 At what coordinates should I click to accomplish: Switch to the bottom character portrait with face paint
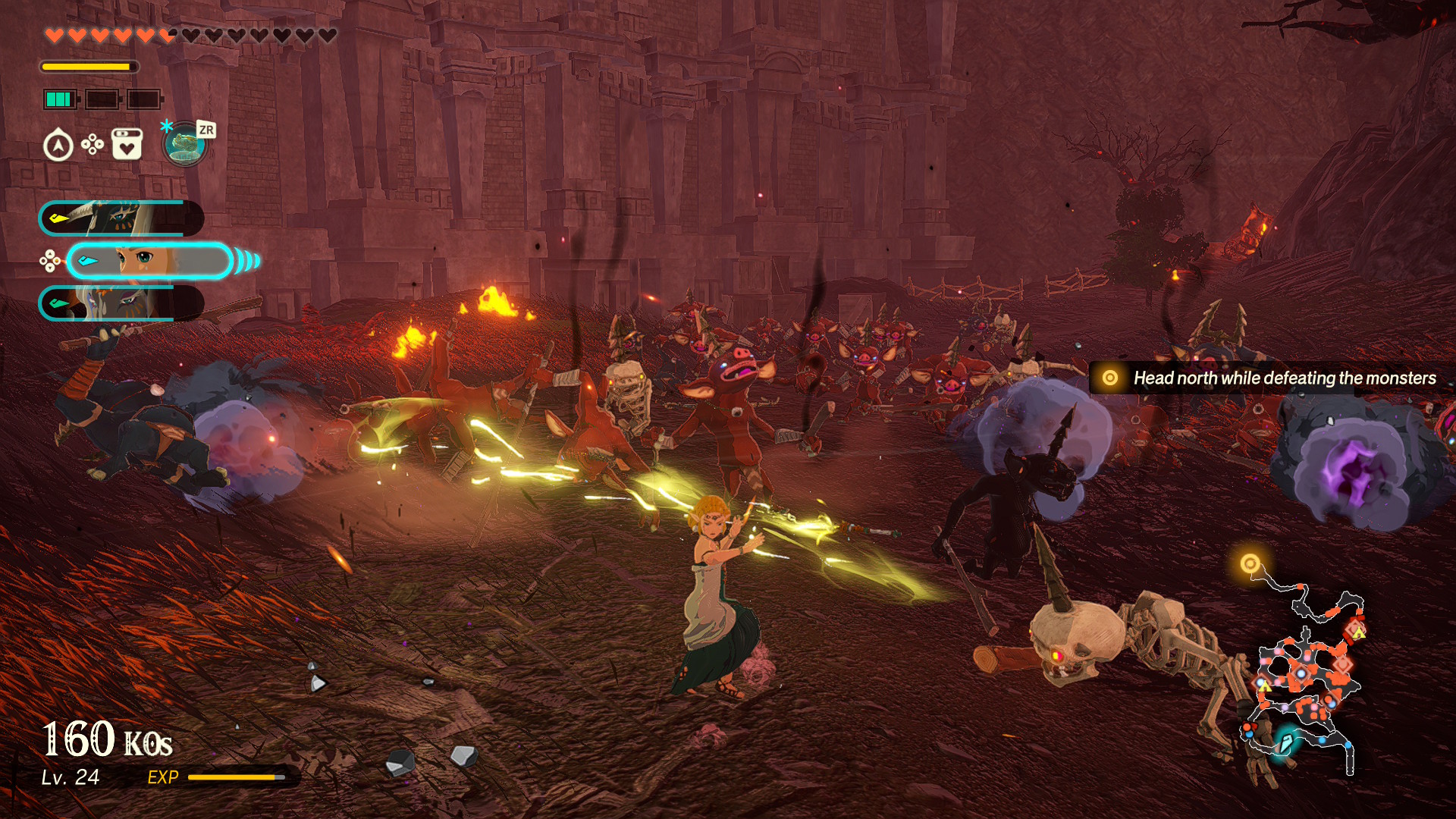(x=121, y=303)
